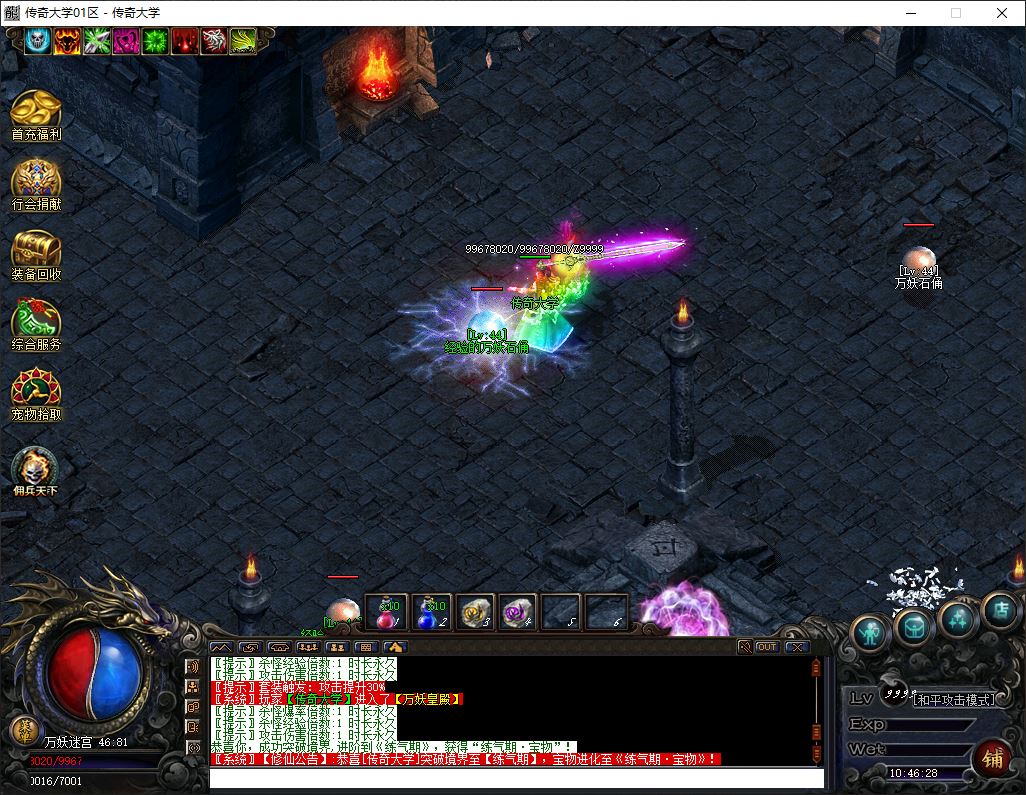Open the character panel round button
The width and height of the screenshot is (1026, 795).
tap(870, 633)
